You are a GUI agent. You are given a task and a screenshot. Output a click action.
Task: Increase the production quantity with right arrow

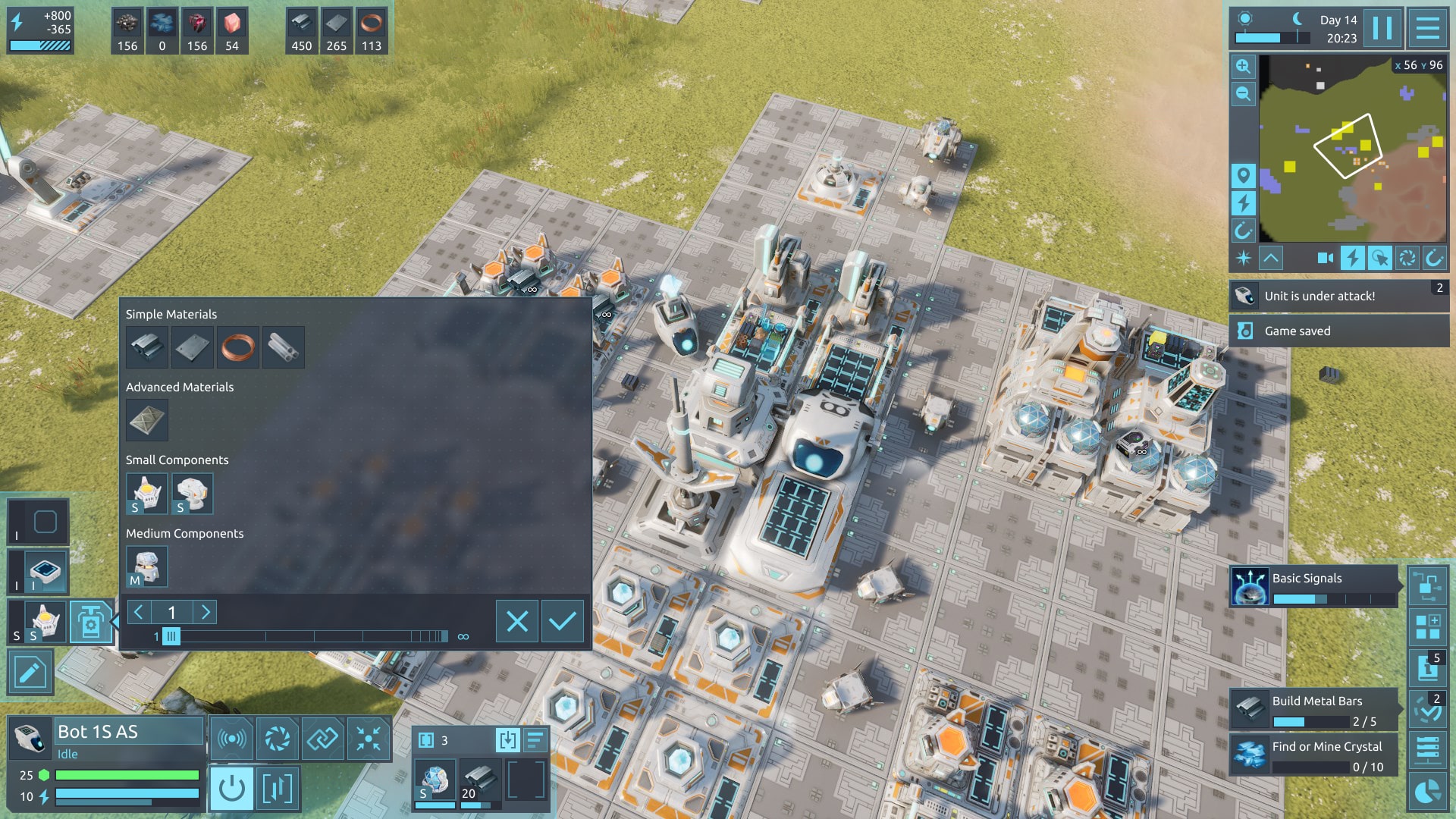206,612
